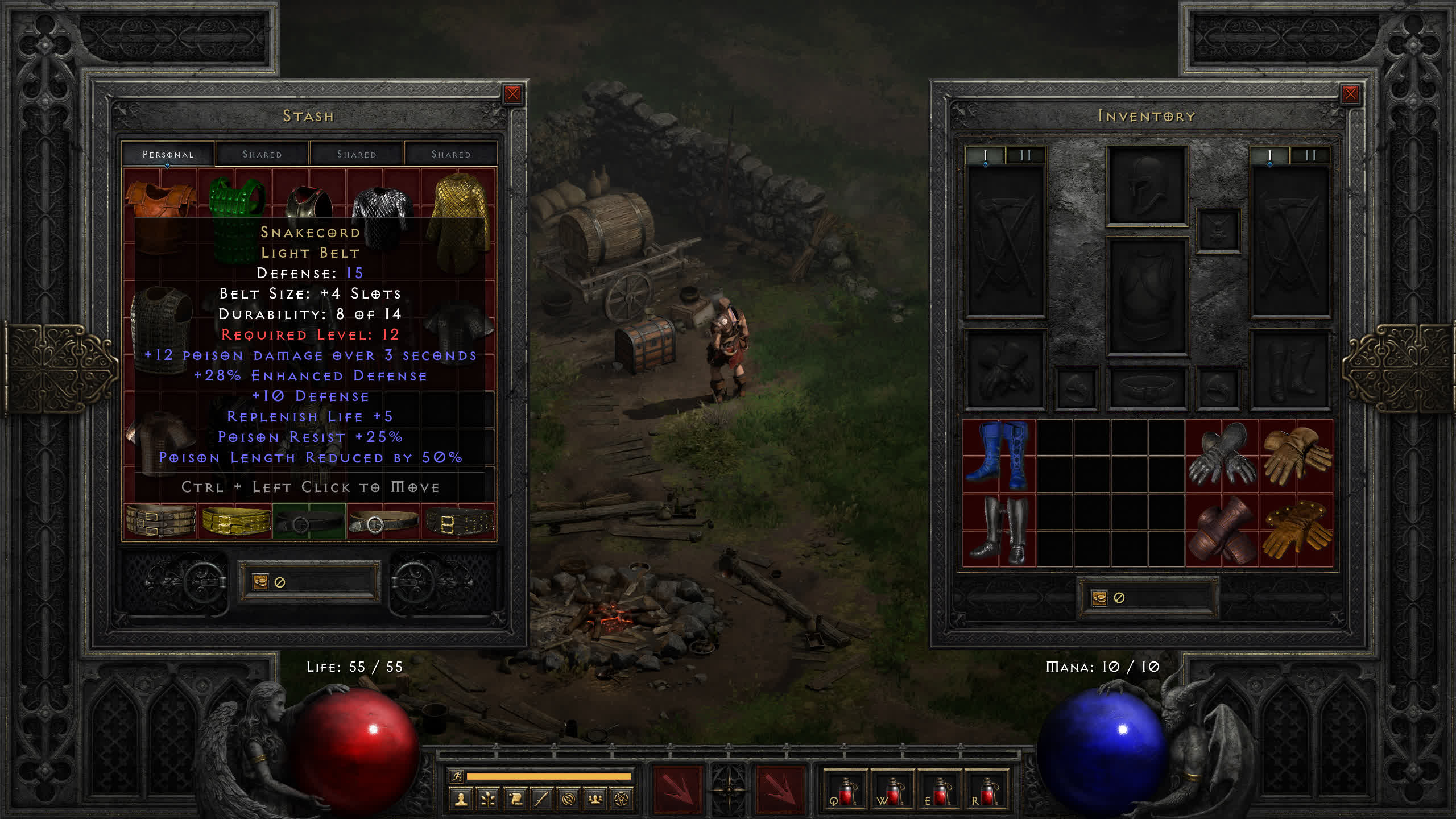Toggle the run/walk button
1456x819 pixels.
[457, 776]
